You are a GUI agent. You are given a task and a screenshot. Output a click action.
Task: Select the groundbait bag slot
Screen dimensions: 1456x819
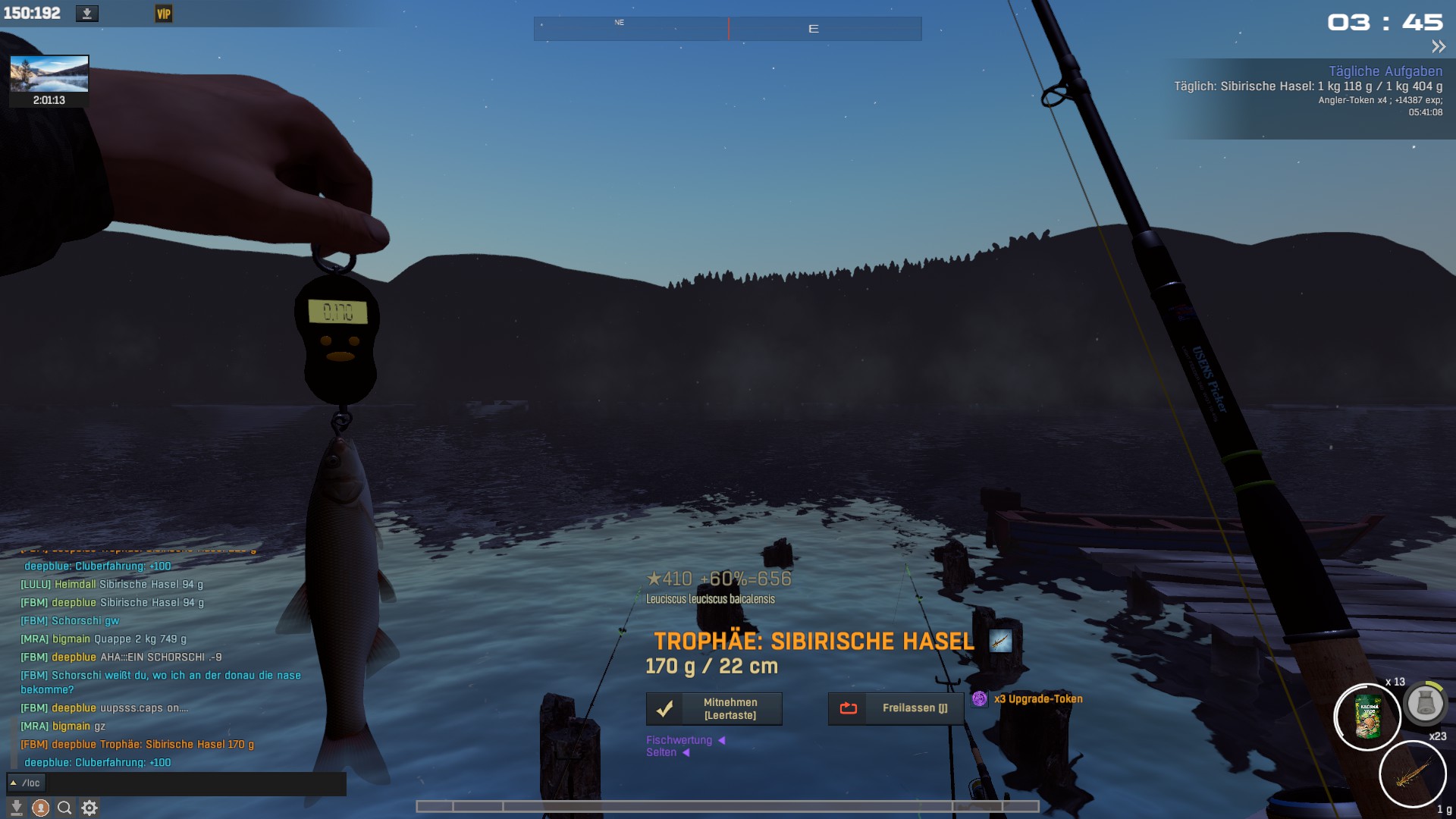point(1367,717)
